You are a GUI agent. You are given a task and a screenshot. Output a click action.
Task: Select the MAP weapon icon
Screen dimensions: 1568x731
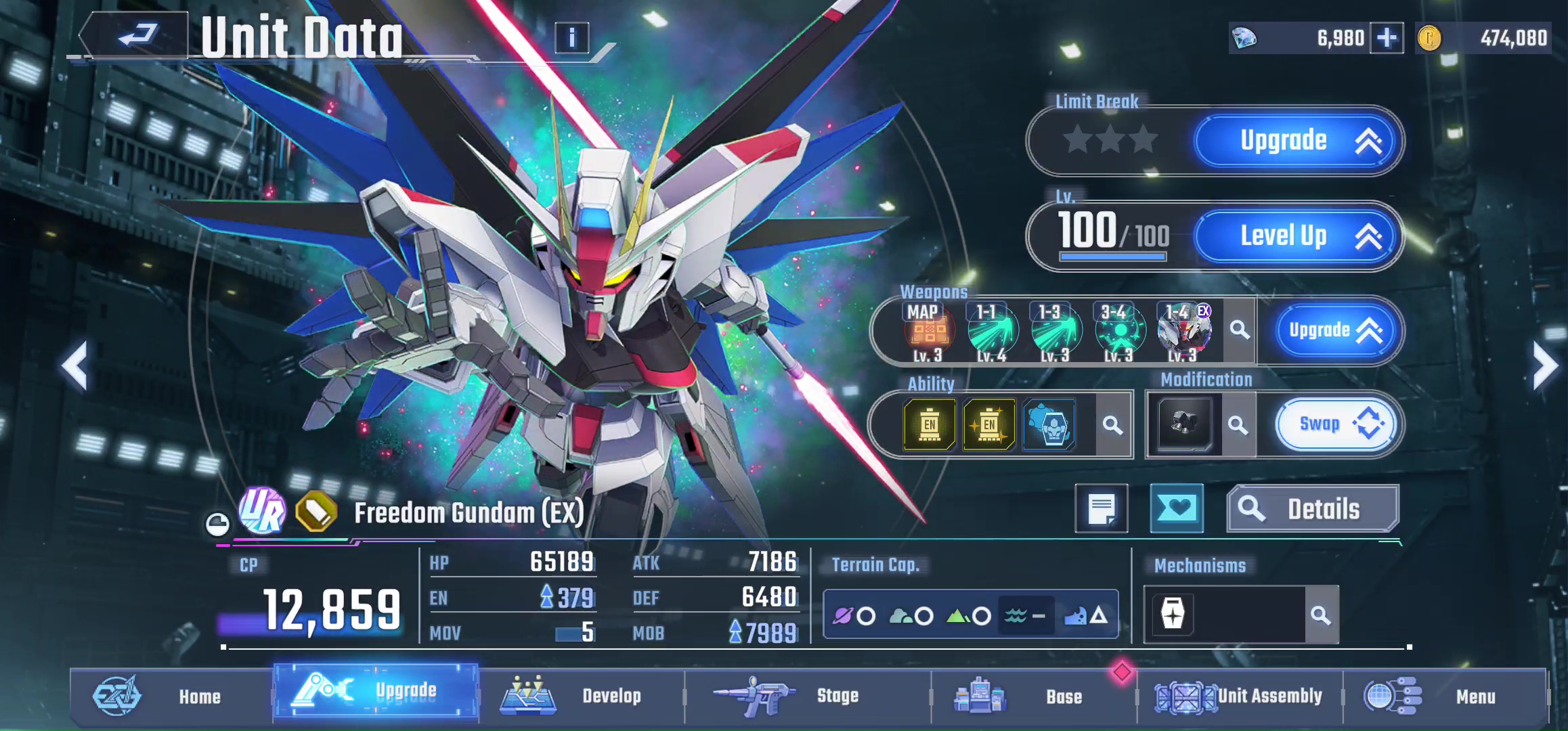928,332
